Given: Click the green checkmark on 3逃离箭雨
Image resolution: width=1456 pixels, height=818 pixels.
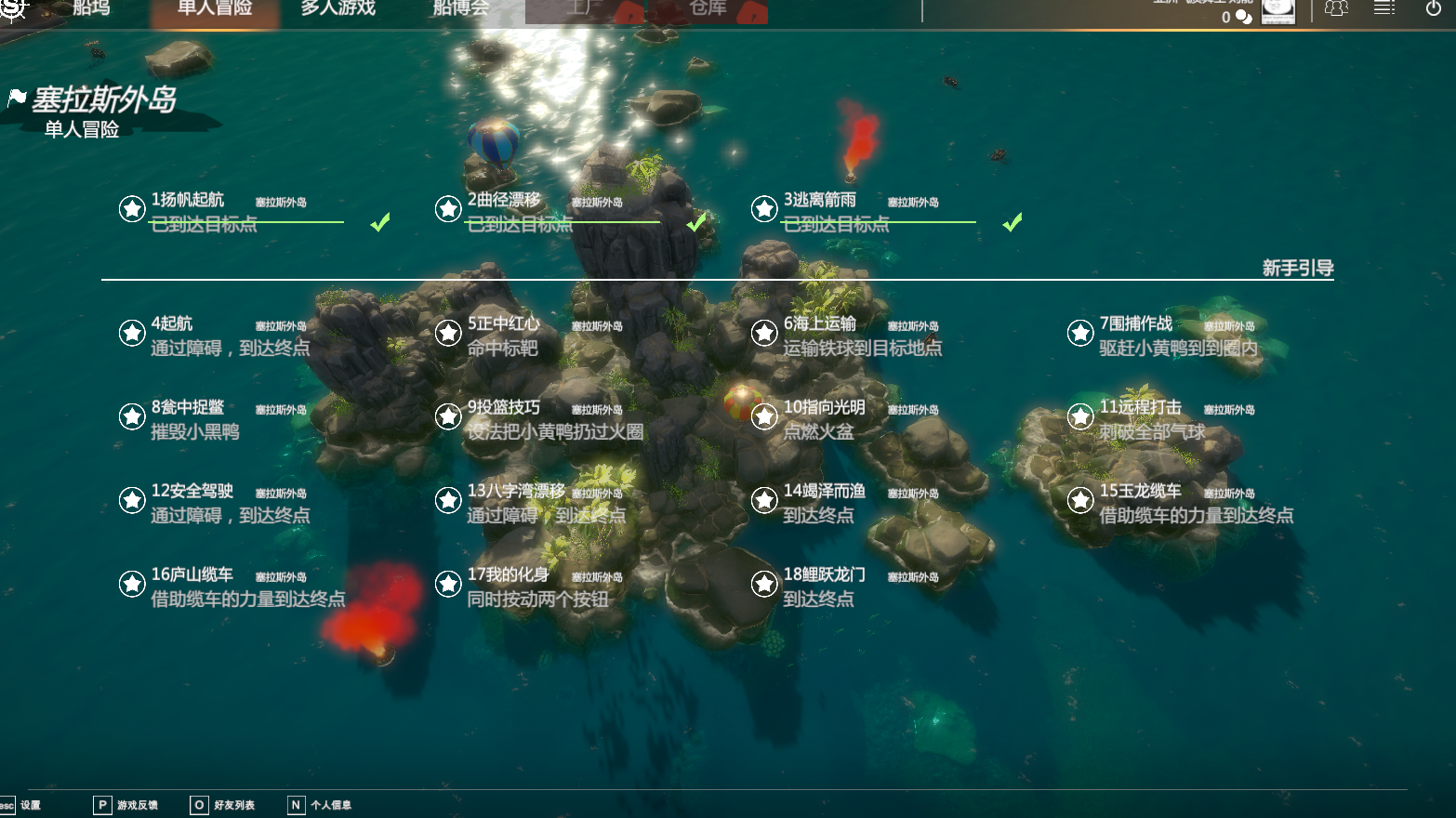Looking at the screenshot, I should 1013,223.
